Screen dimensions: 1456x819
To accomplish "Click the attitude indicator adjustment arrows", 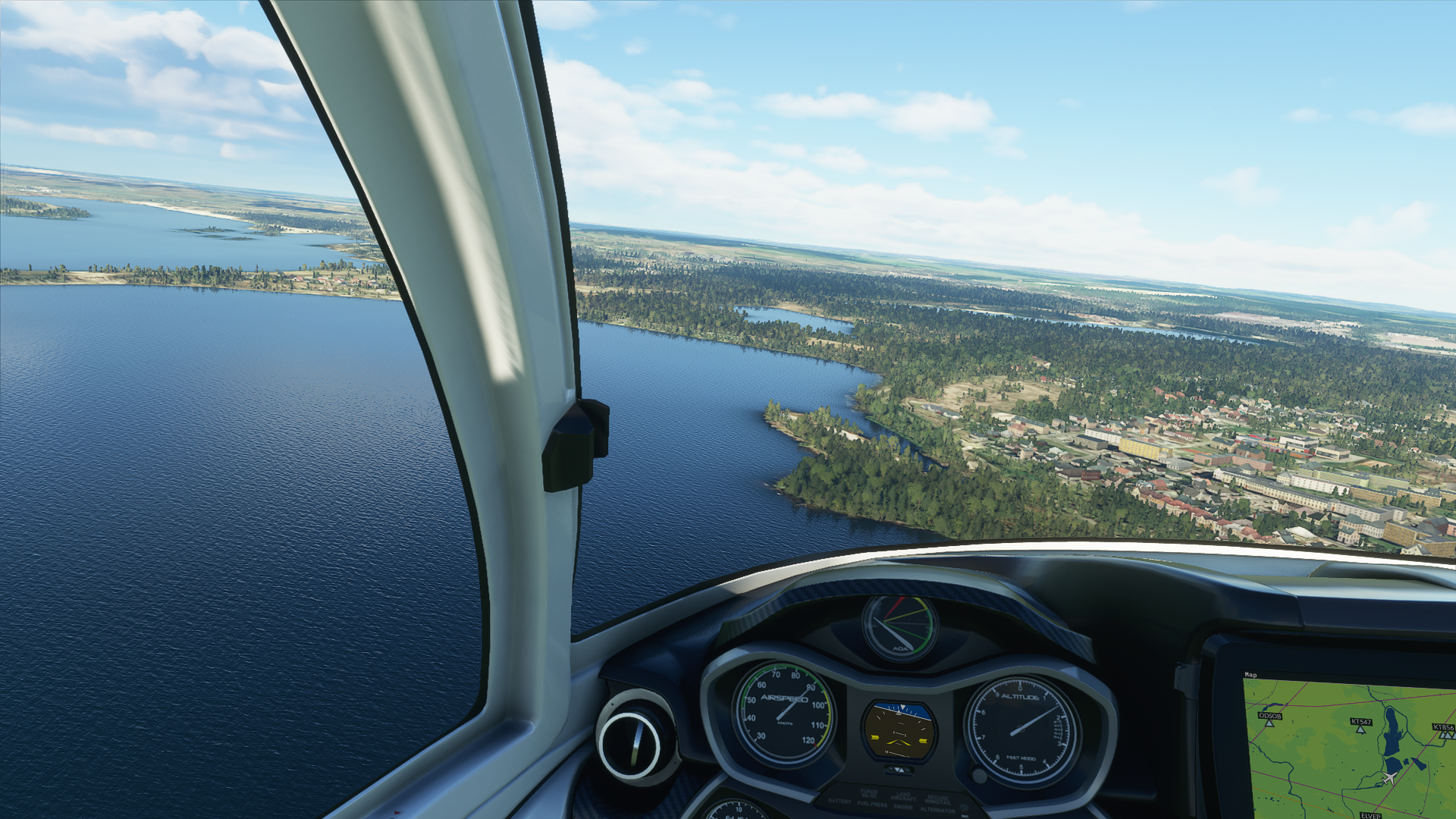I will [899, 770].
